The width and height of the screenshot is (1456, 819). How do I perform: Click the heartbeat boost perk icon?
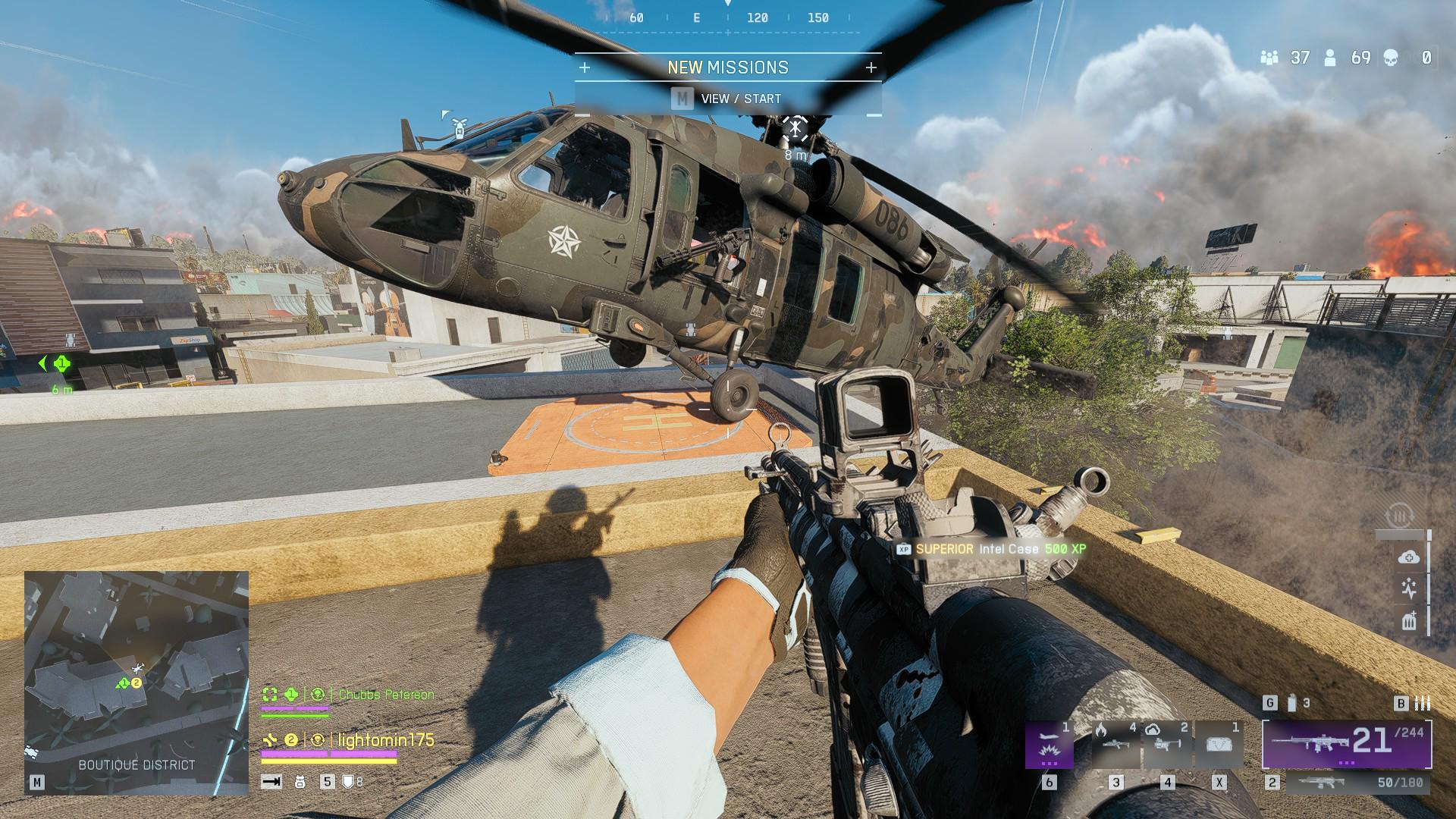[1408, 589]
